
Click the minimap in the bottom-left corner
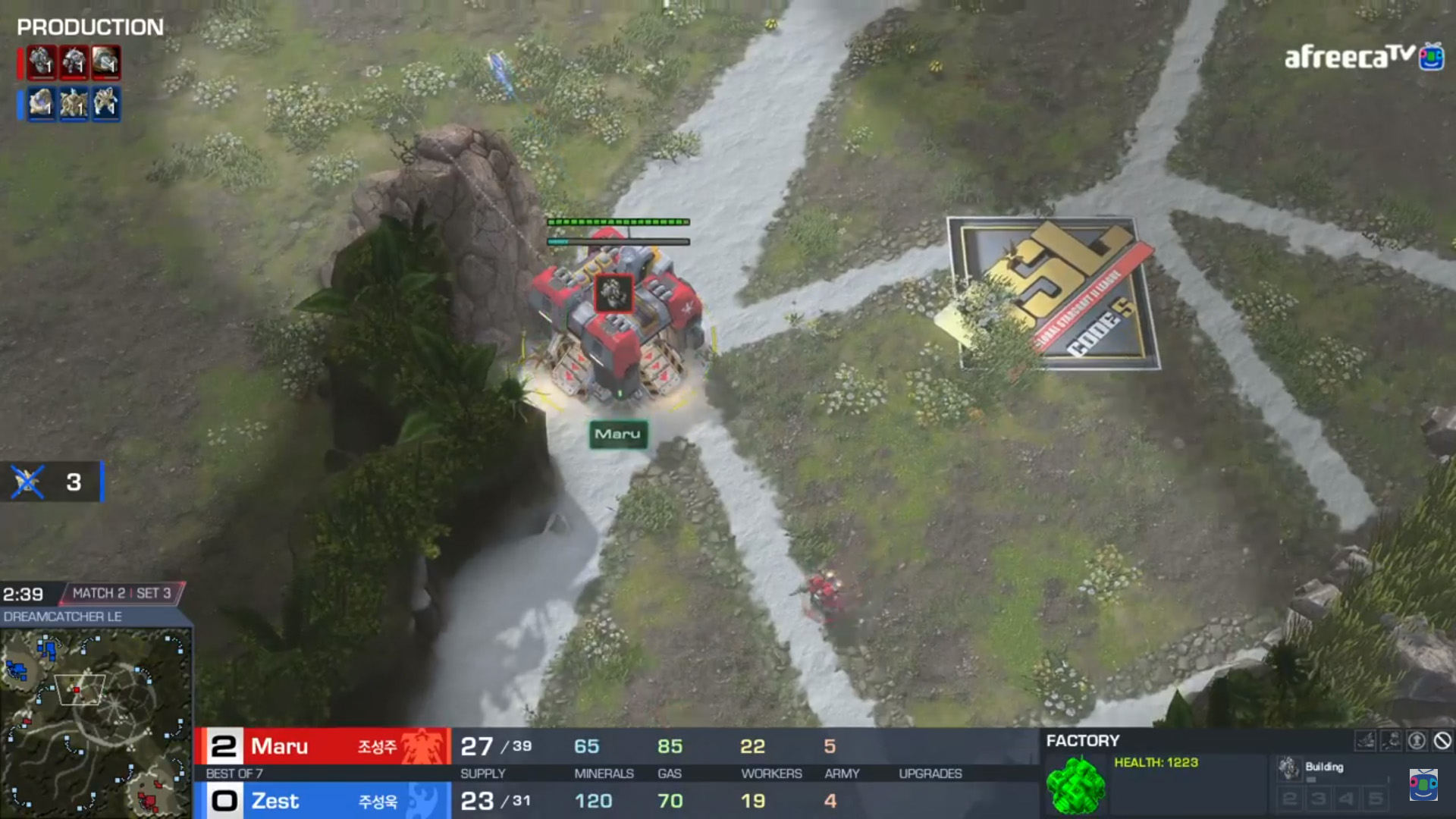96,722
